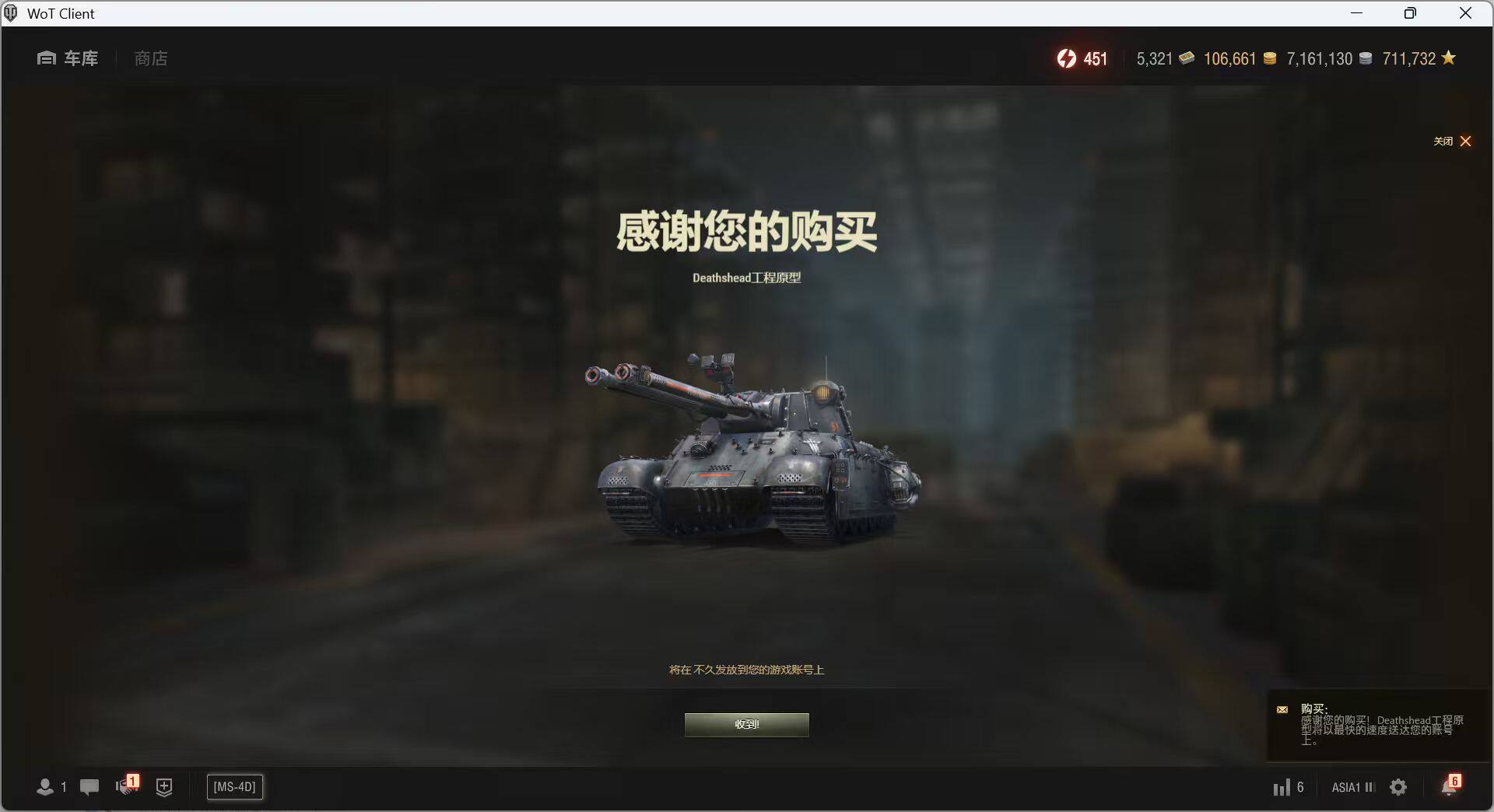Open the chat messages icon
Viewport: 1494px width, 812px height.
89,787
